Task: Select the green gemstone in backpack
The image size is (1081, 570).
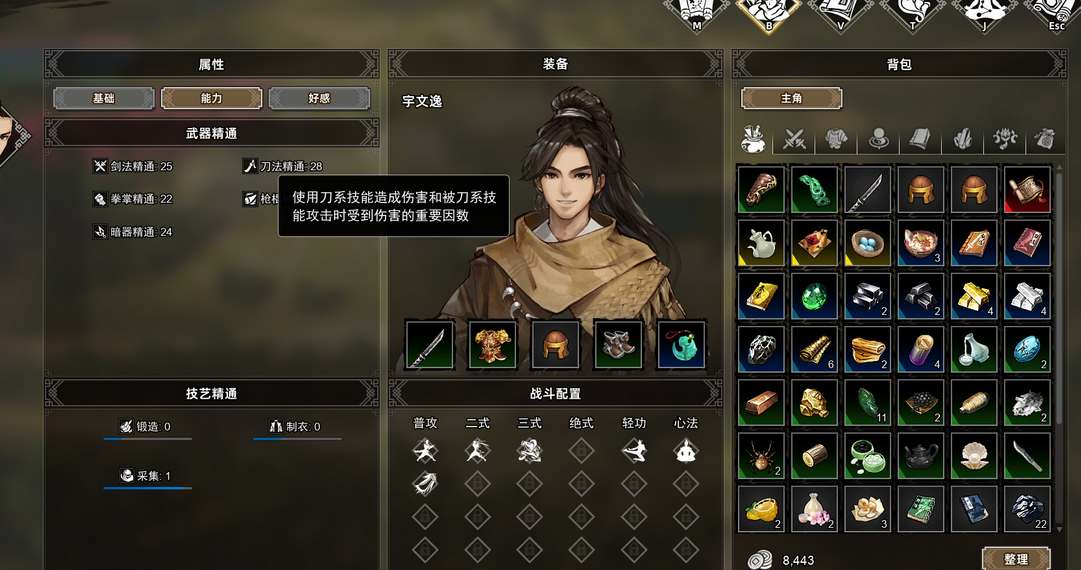Action: coord(815,296)
